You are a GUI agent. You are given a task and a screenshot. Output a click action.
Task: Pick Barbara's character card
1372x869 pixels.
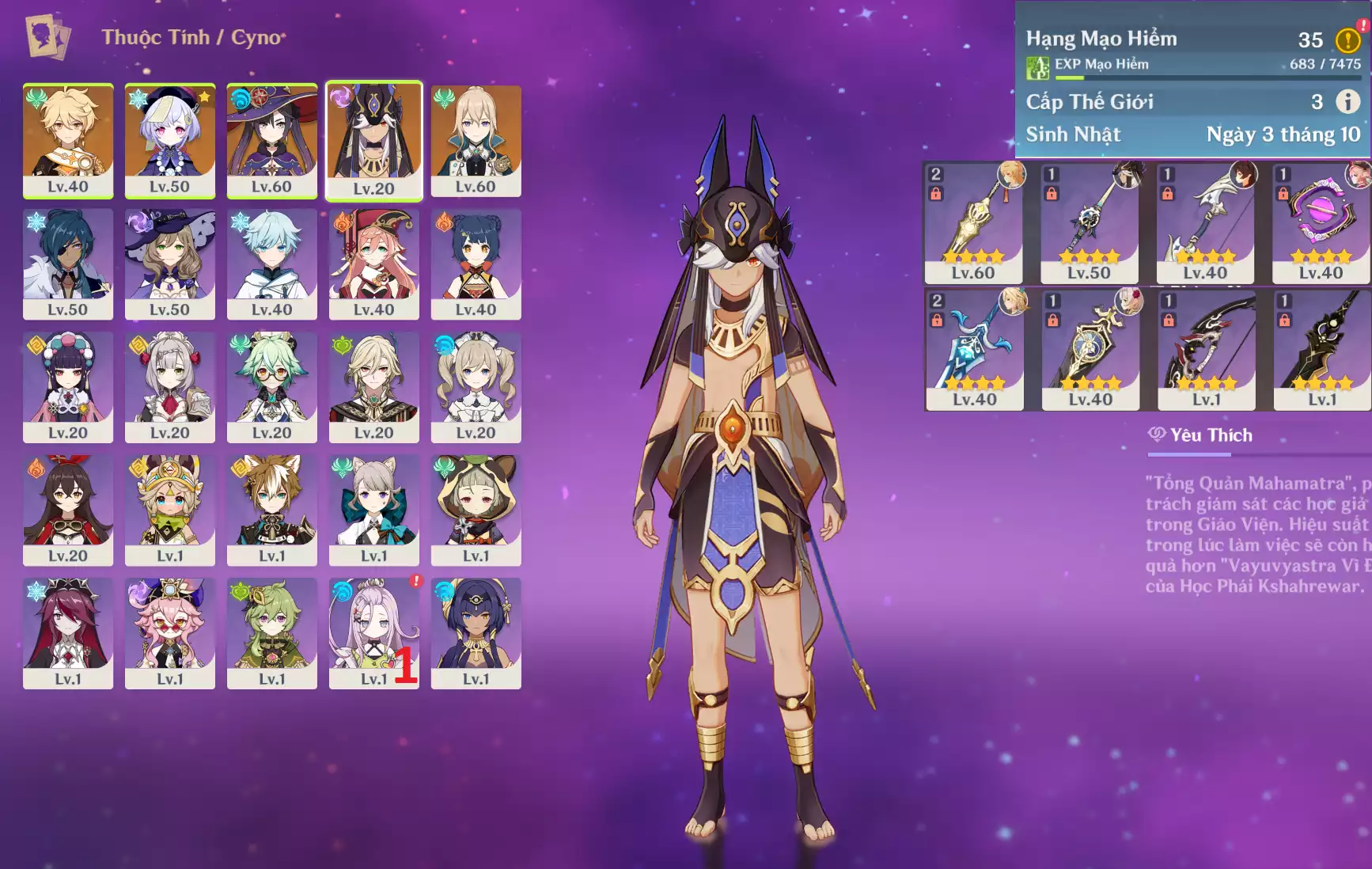(476, 387)
